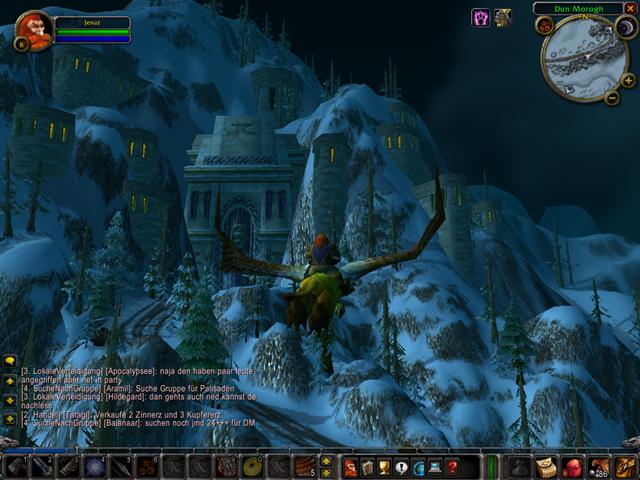The image size is (640, 480).
Task: Jump to chat bottom with the lowest arrow button
Action: [9, 419]
